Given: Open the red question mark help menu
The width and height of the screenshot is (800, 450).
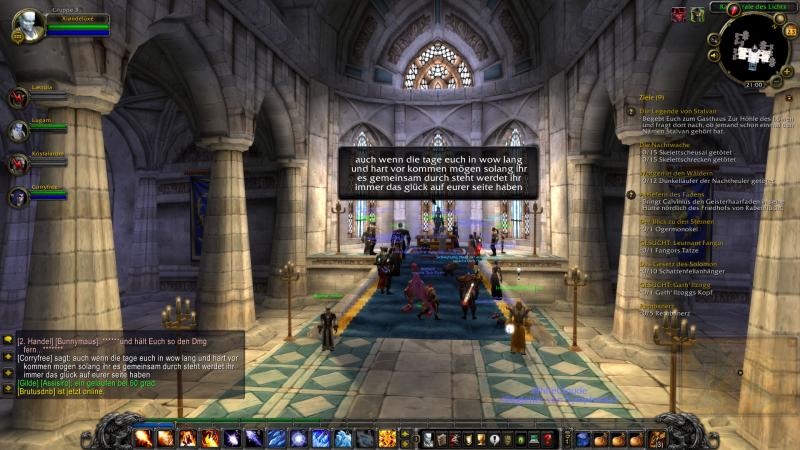Looking at the screenshot, I should tap(547, 438).
